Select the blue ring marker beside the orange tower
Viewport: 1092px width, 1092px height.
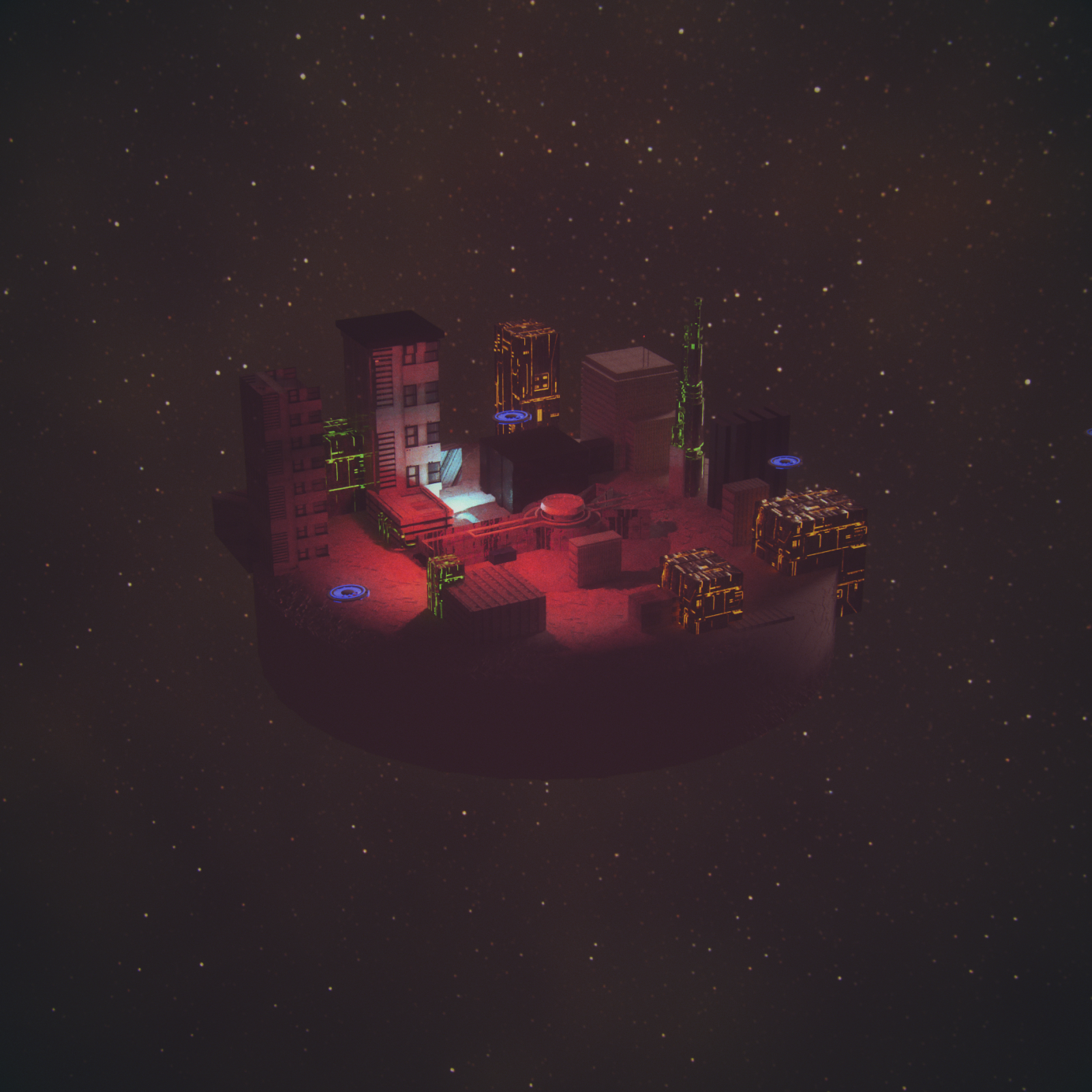tap(512, 416)
